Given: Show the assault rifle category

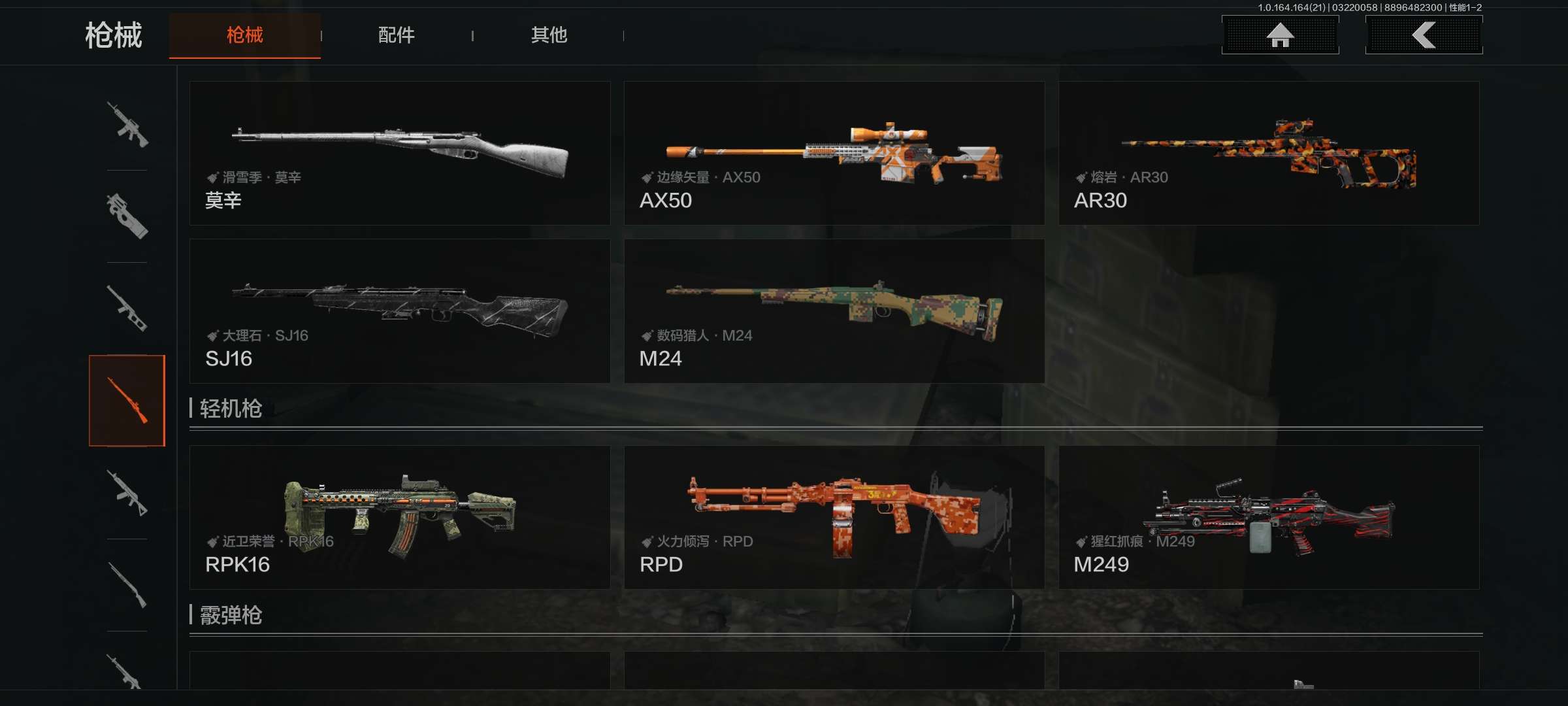Looking at the screenshot, I should point(127,124).
